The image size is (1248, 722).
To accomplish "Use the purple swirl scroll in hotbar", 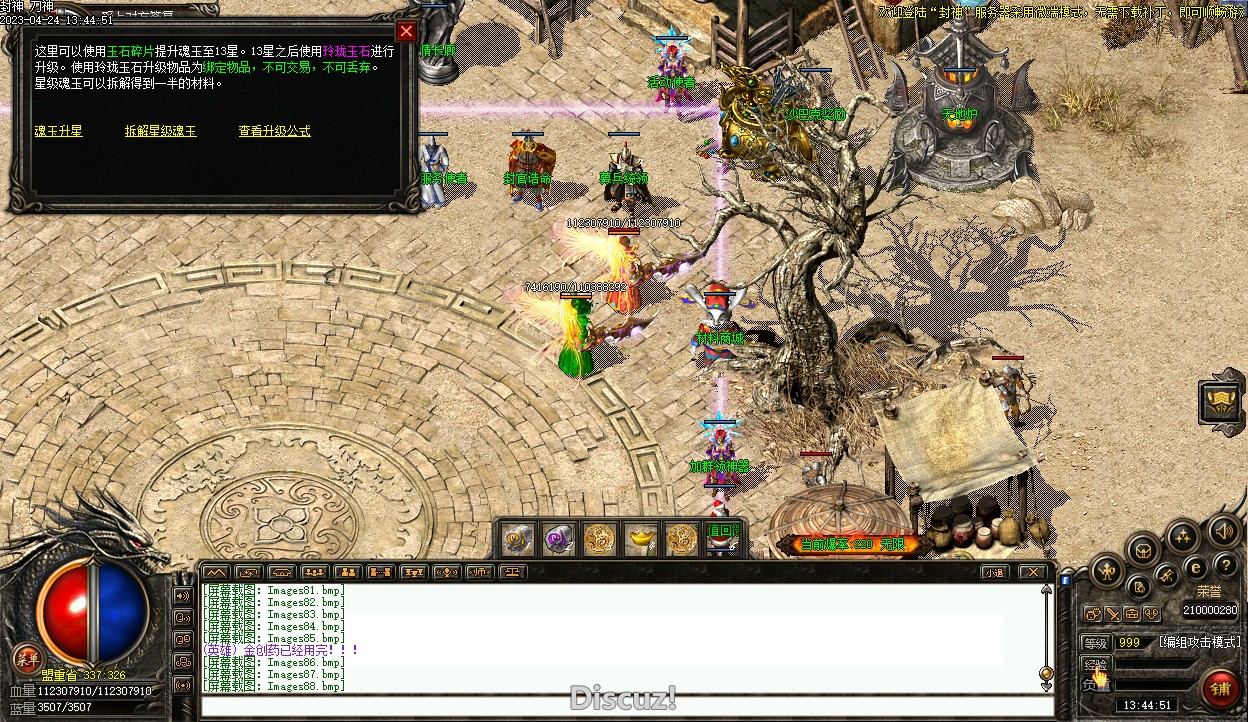I will point(558,540).
